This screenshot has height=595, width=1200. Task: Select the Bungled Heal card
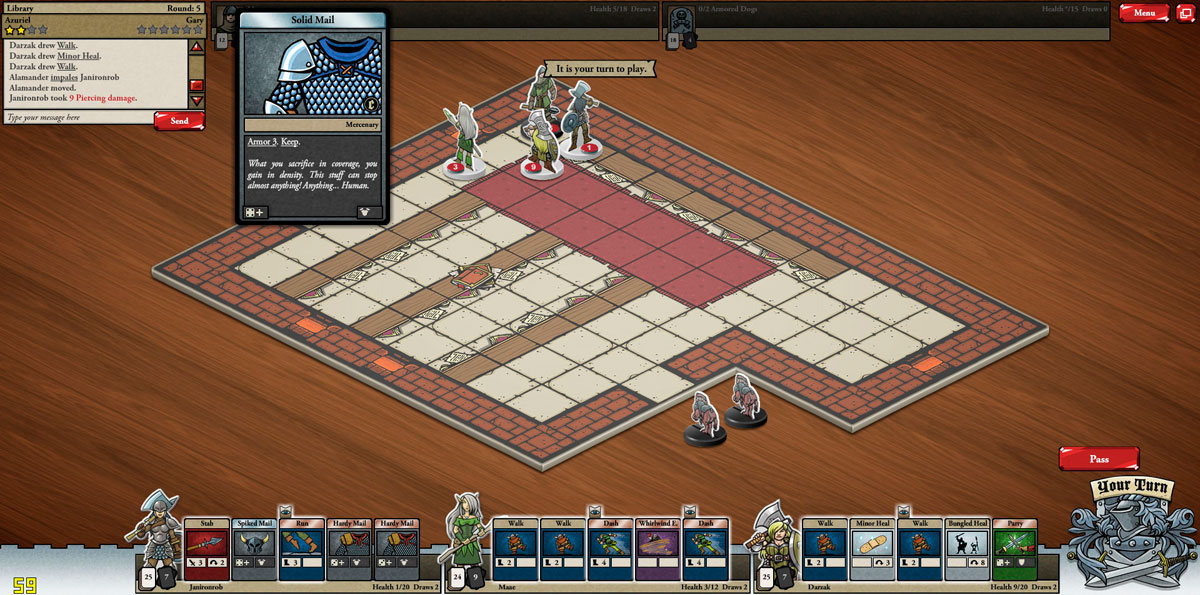967,549
